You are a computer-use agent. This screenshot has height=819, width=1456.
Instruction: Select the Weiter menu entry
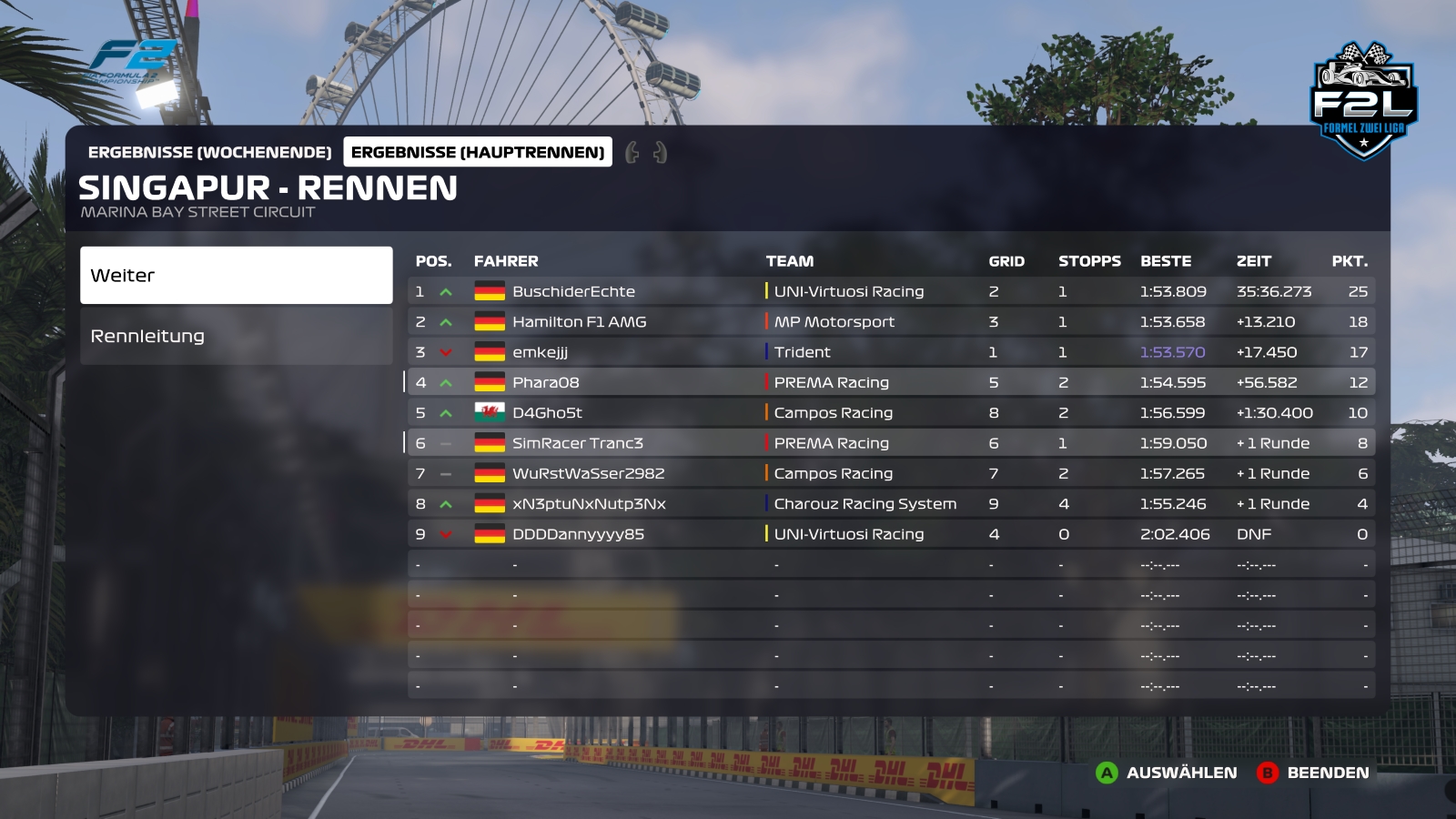tap(236, 275)
